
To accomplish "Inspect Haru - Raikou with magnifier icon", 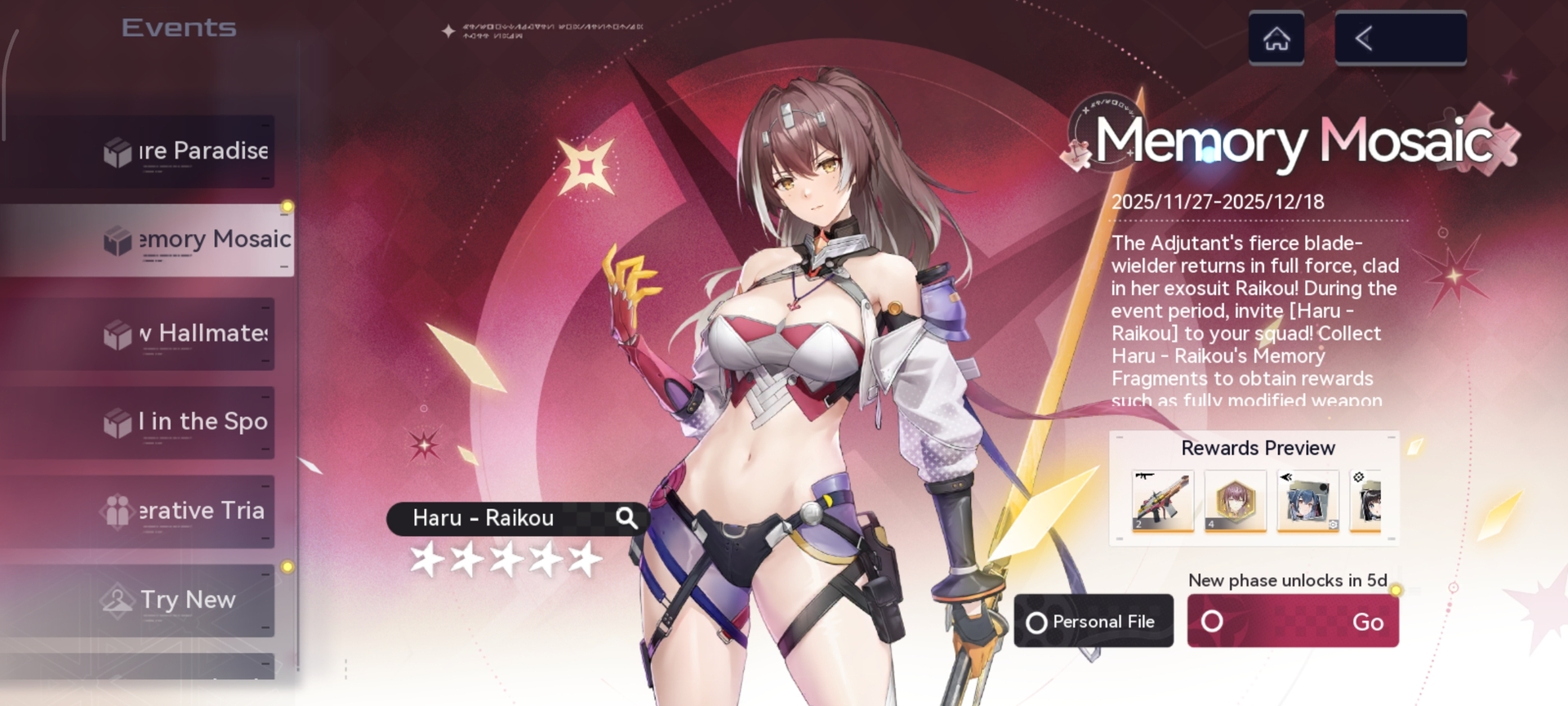I will click(626, 518).
